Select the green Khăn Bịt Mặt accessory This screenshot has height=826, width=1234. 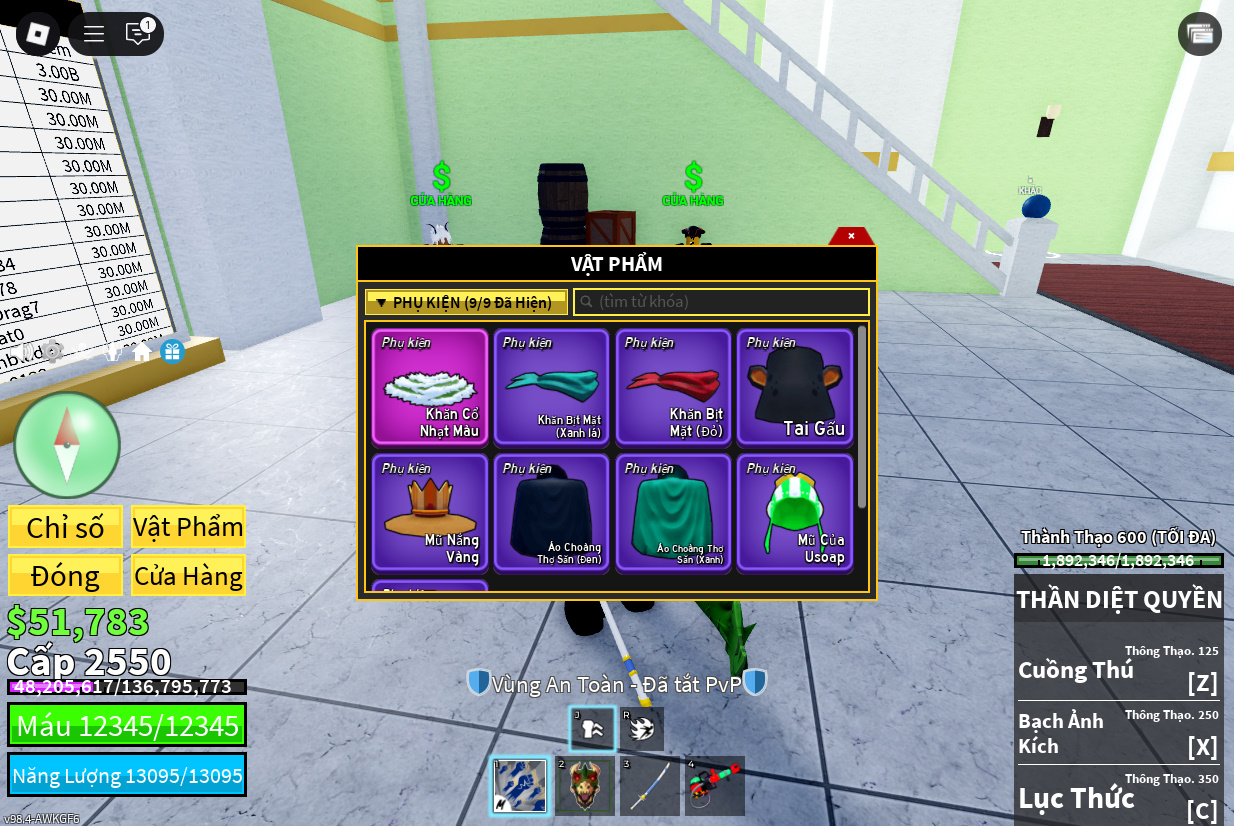pyautogui.click(x=551, y=387)
